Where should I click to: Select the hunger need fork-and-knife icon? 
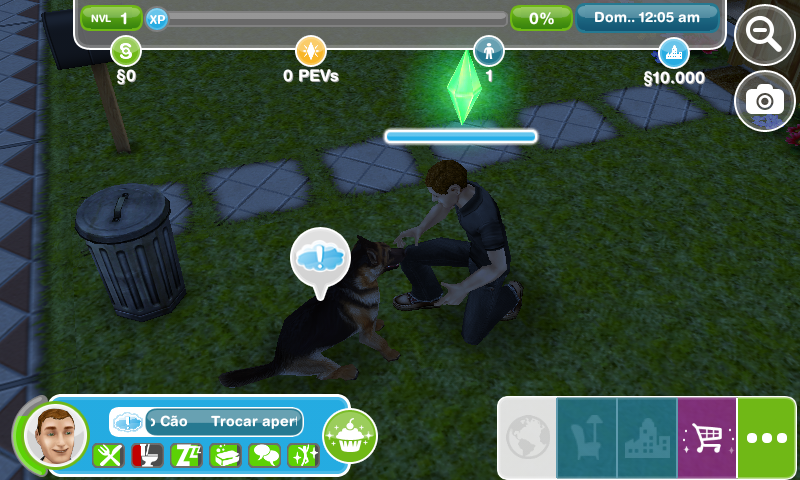(x=108, y=456)
